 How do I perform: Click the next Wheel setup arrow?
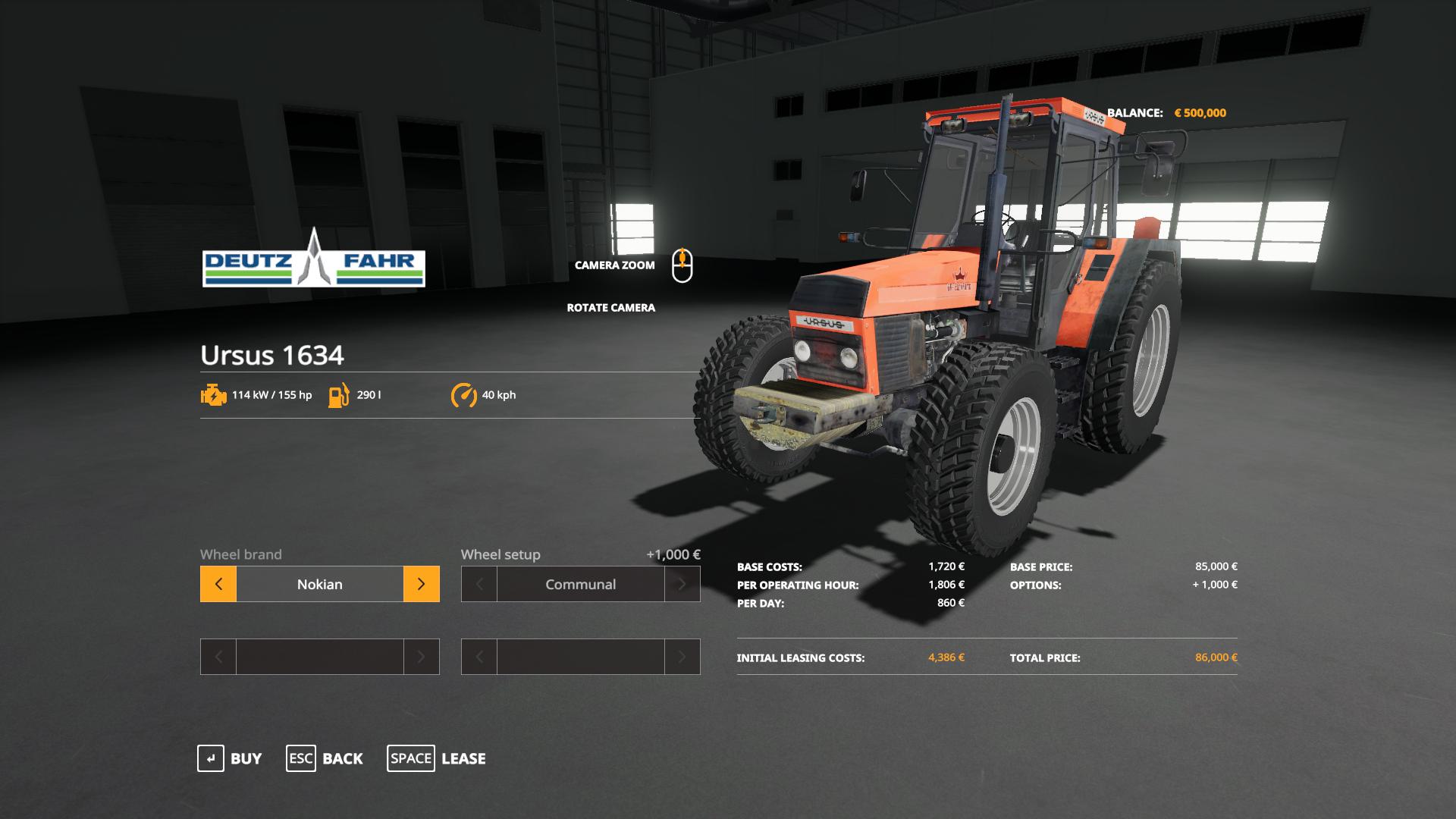tap(682, 584)
